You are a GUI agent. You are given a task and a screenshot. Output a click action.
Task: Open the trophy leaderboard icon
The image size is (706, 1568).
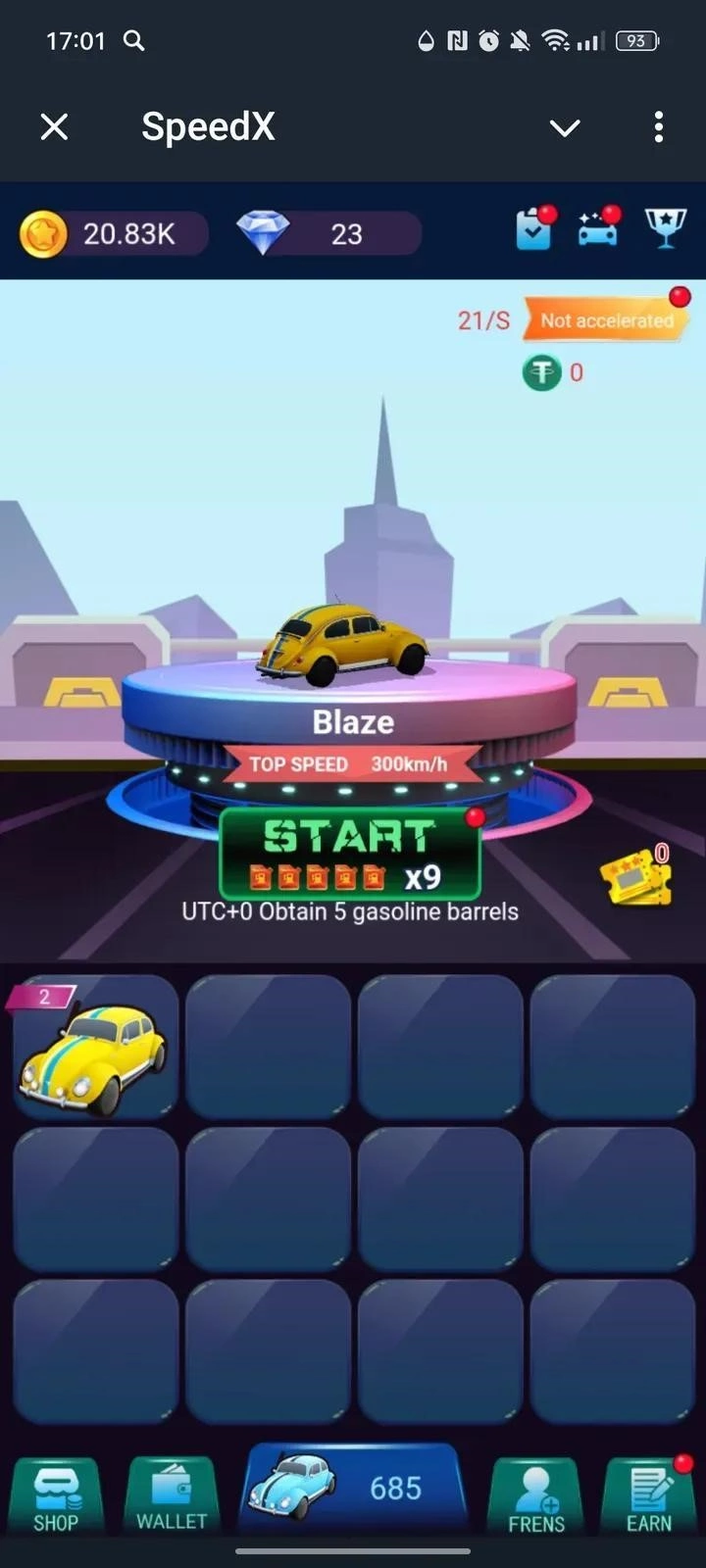(x=665, y=230)
